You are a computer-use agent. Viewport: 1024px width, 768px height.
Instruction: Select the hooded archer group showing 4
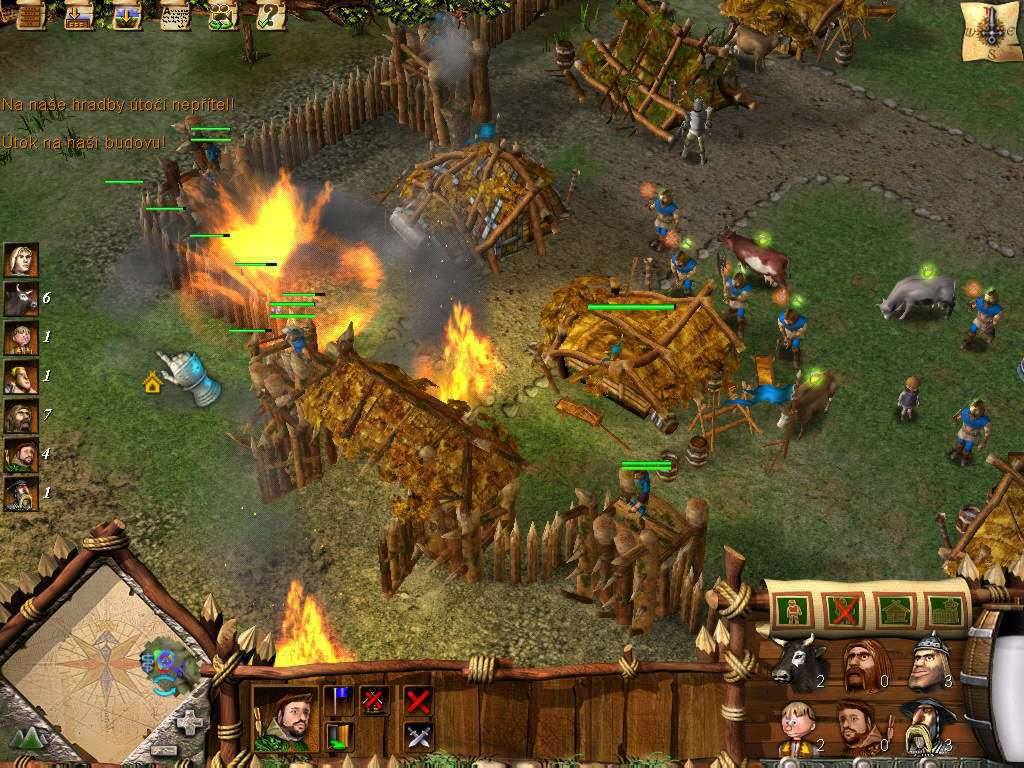[x=21, y=455]
